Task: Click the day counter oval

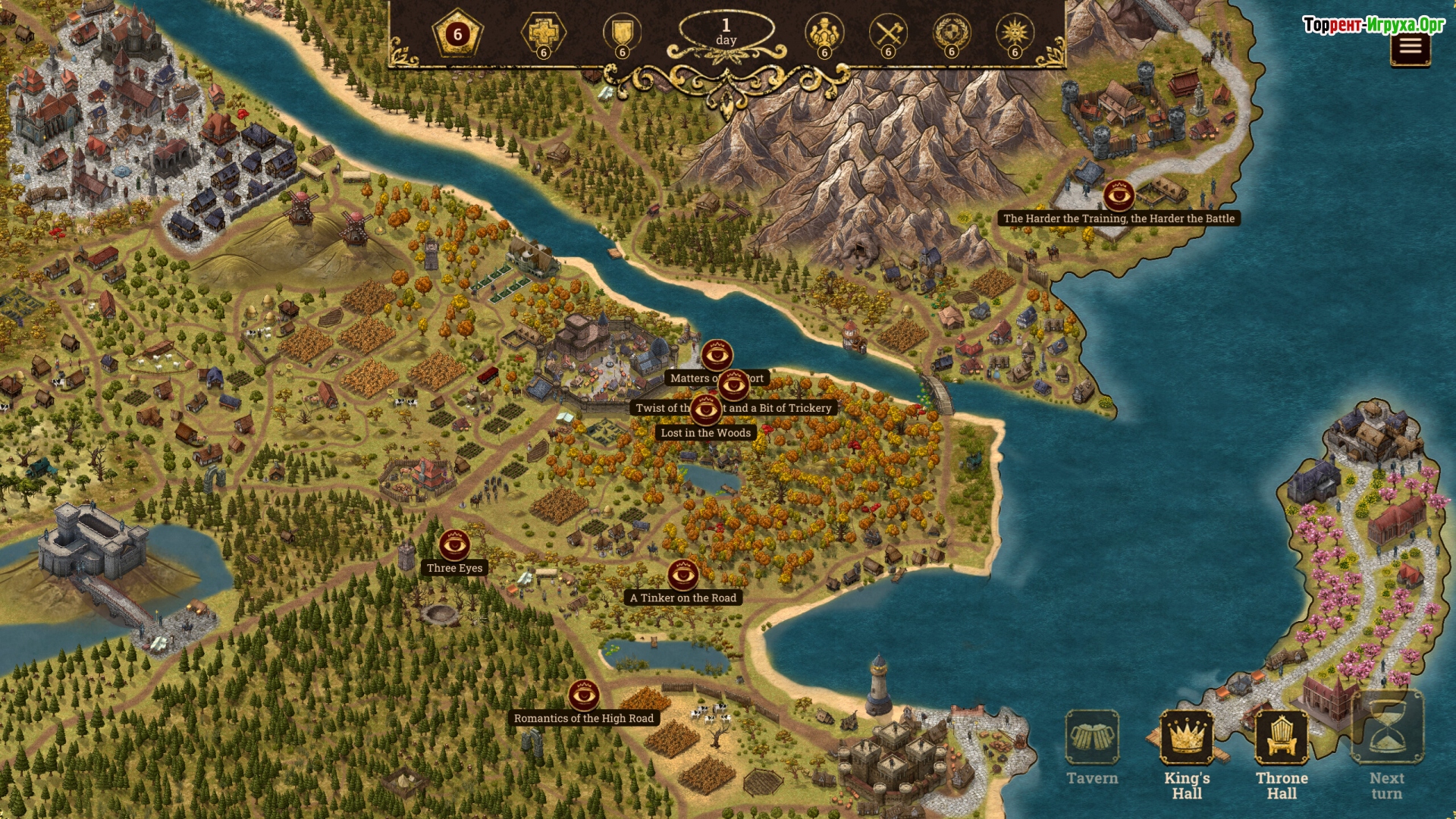Action: click(x=726, y=32)
